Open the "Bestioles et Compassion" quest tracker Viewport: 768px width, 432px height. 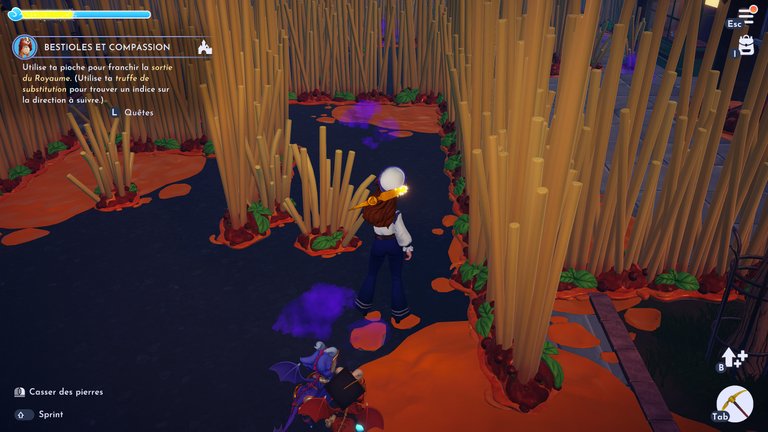pyautogui.click(x=107, y=47)
